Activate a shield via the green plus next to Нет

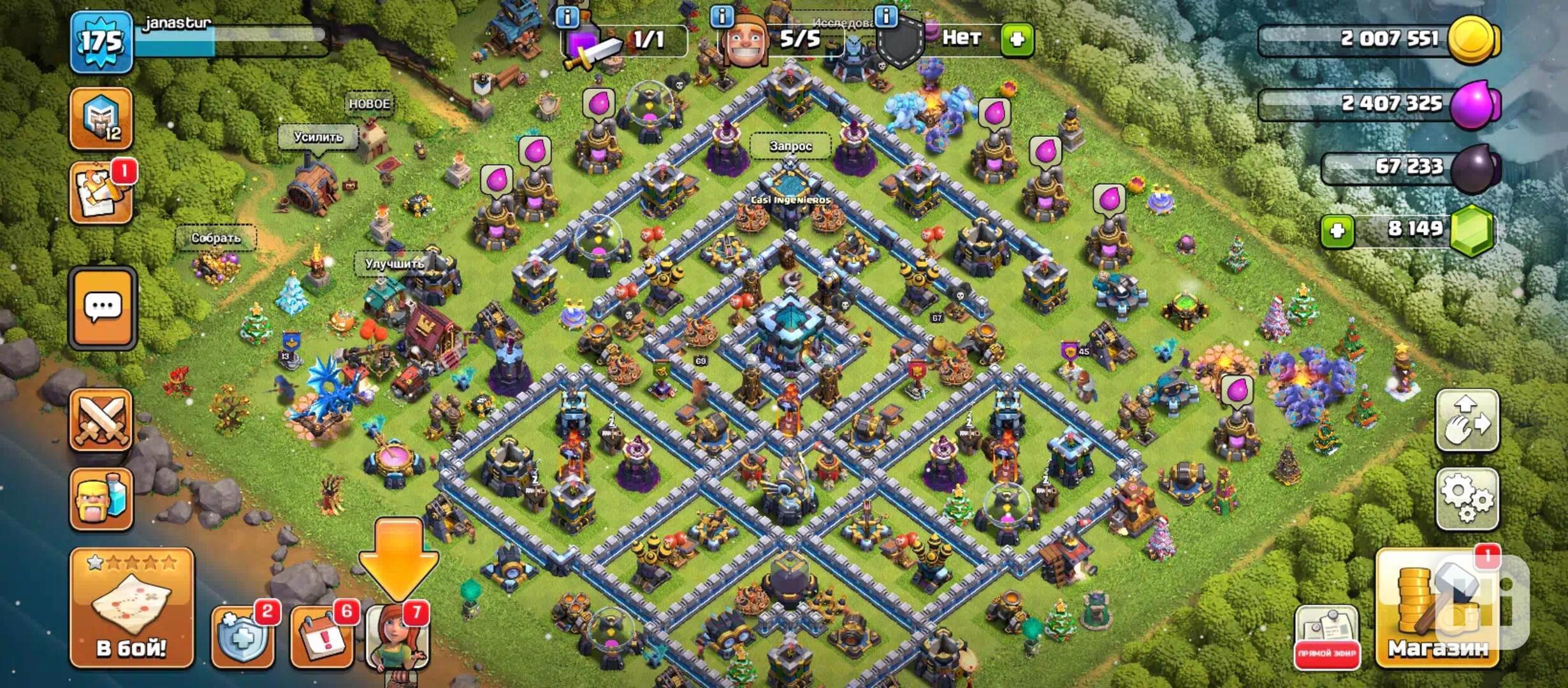pos(1017,39)
